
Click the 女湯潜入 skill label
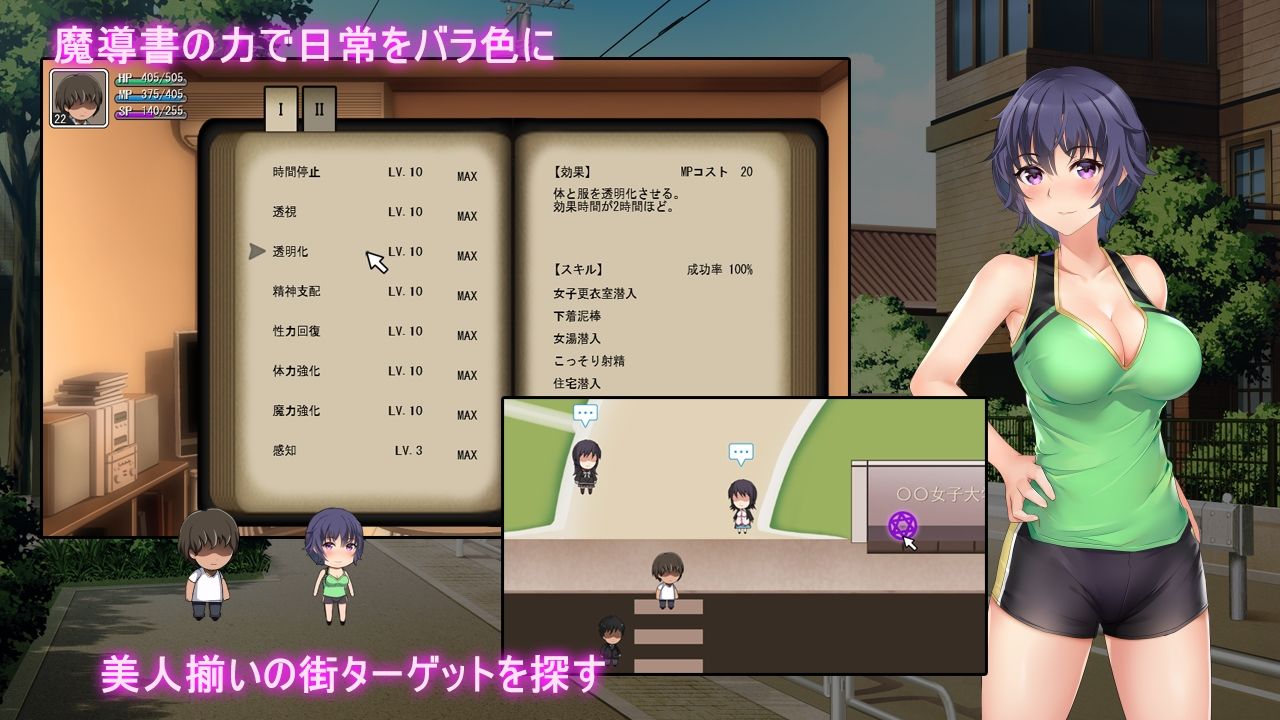(577, 339)
